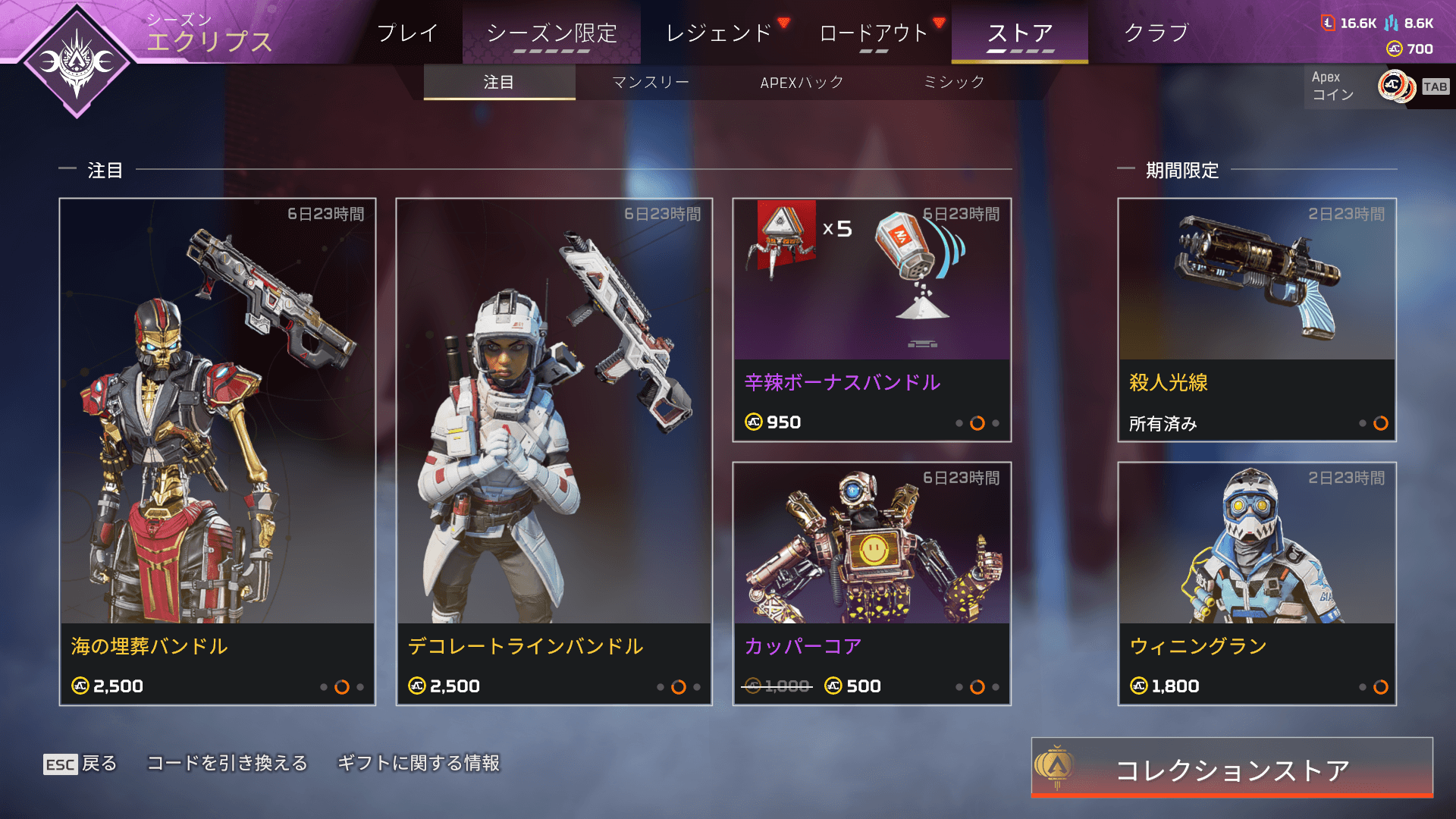
Task: View the 辛辣ボーナスバンドル for 950 coins
Action: [x=872, y=319]
